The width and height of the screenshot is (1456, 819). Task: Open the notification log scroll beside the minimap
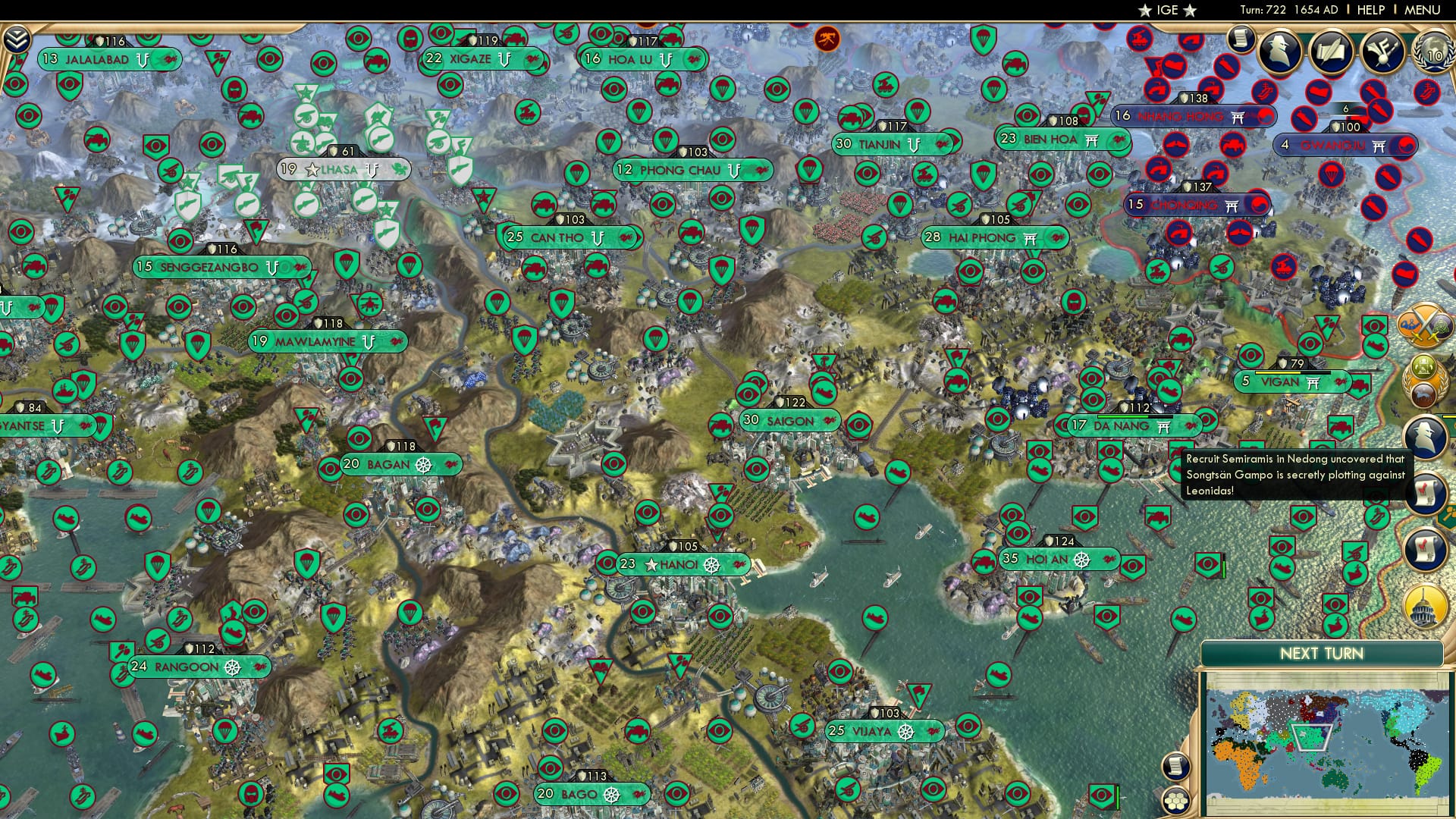click(x=1175, y=767)
